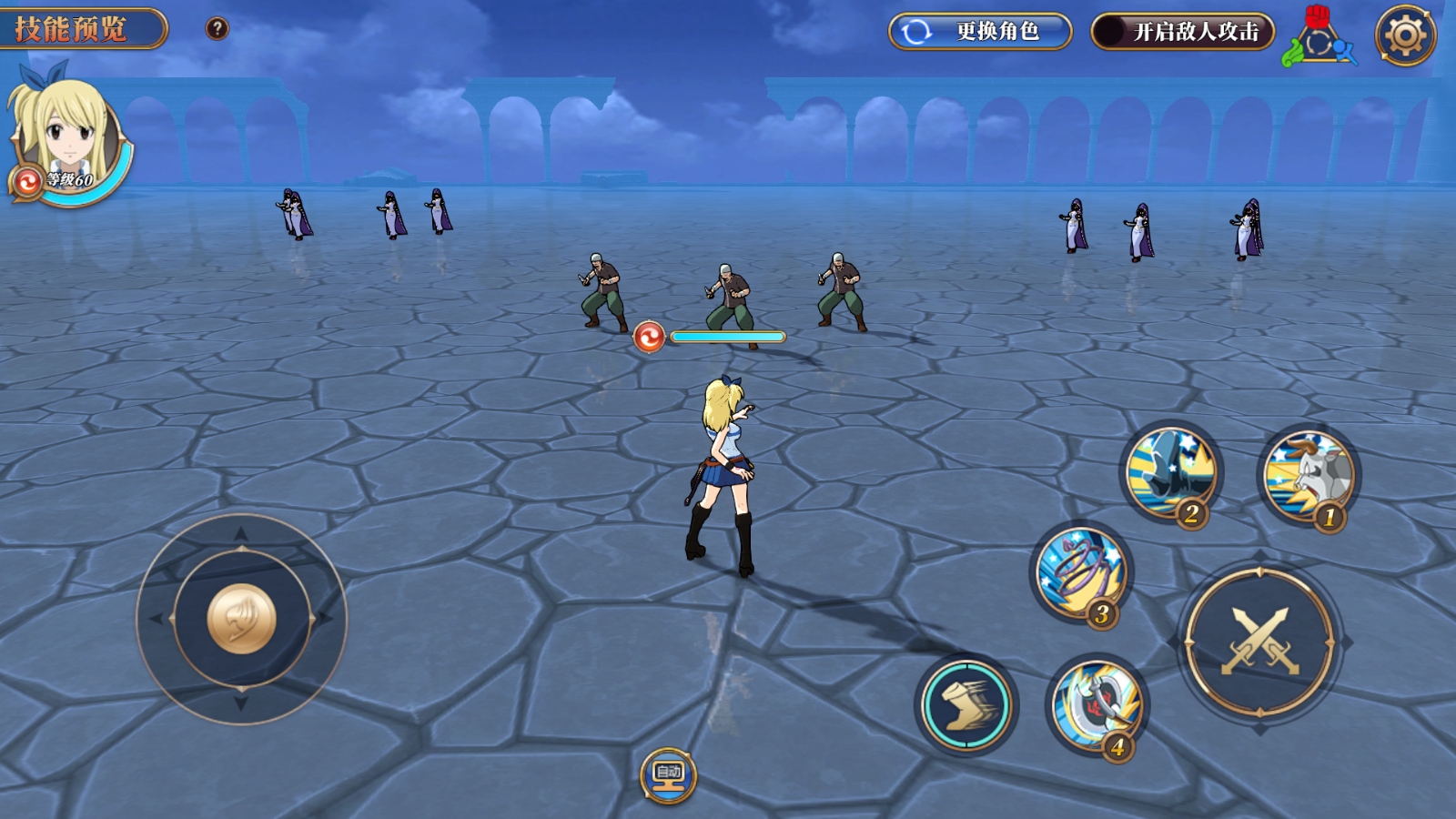Toggle the 开启敌人攻击 enemy attack switch
1456x819 pixels.
1182,32
